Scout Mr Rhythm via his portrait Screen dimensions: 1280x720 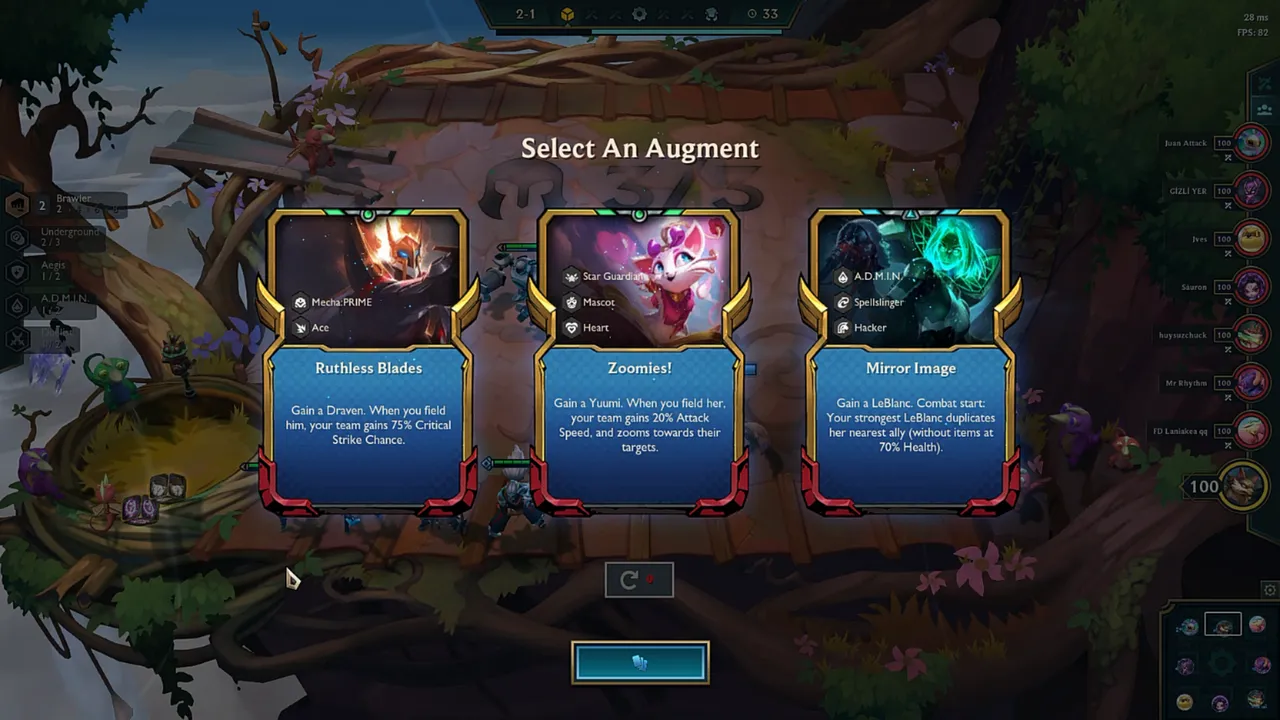(1251, 383)
